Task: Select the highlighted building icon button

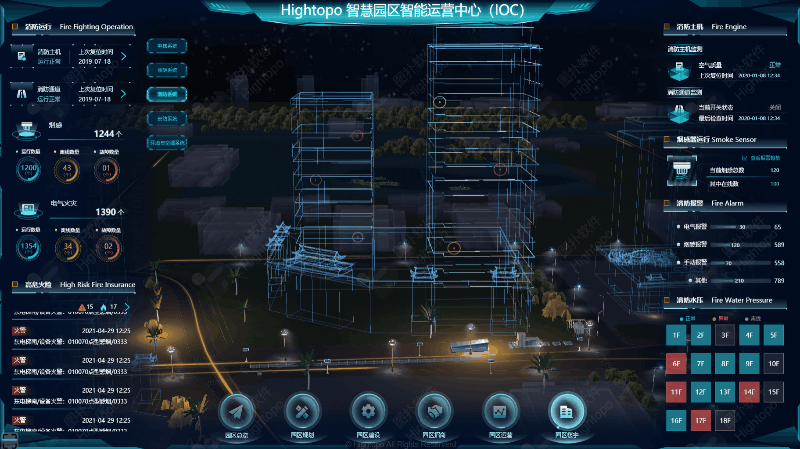Action: click(566, 411)
